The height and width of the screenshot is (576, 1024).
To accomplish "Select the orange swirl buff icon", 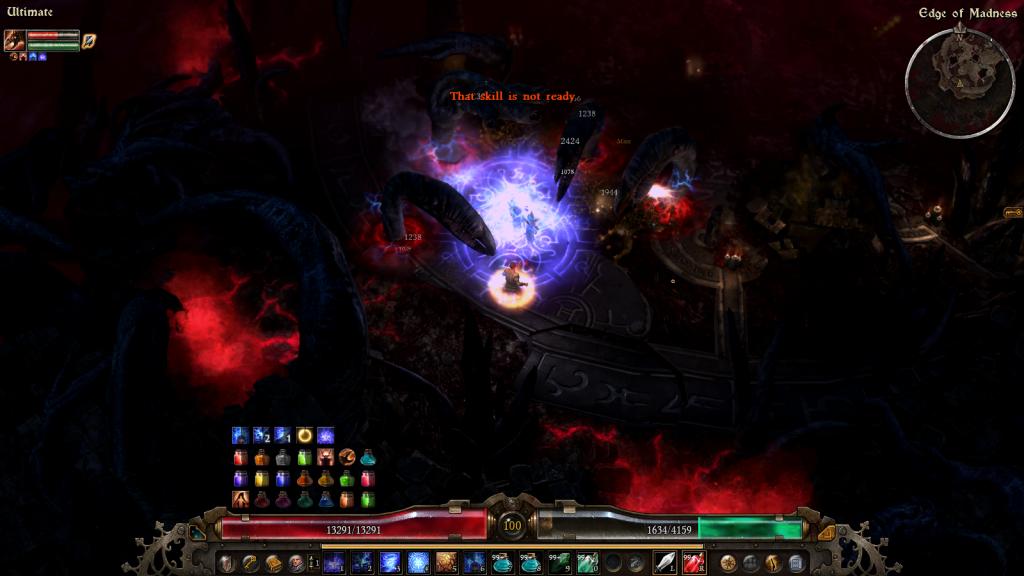I will click(347, 457).
